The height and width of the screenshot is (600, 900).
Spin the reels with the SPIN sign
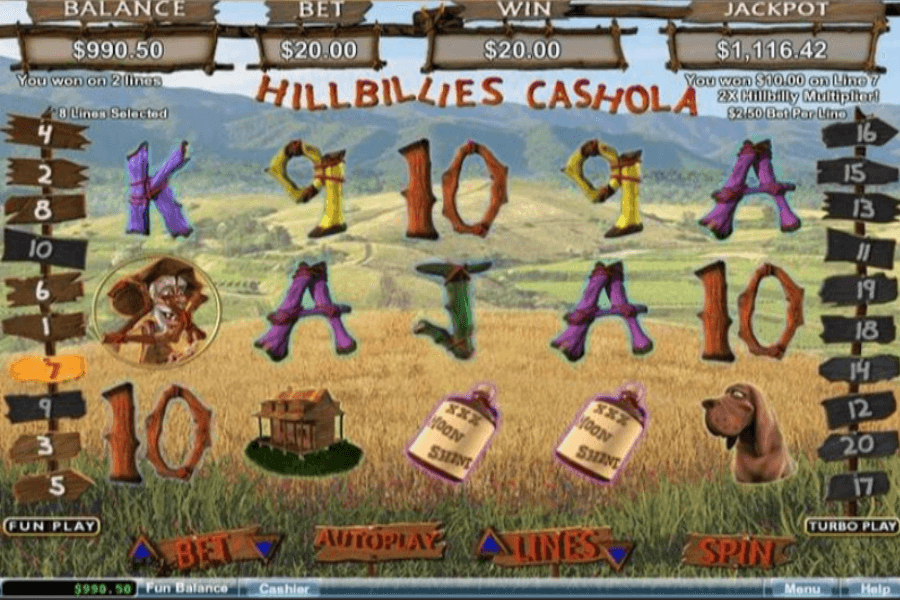pos(737,551)
